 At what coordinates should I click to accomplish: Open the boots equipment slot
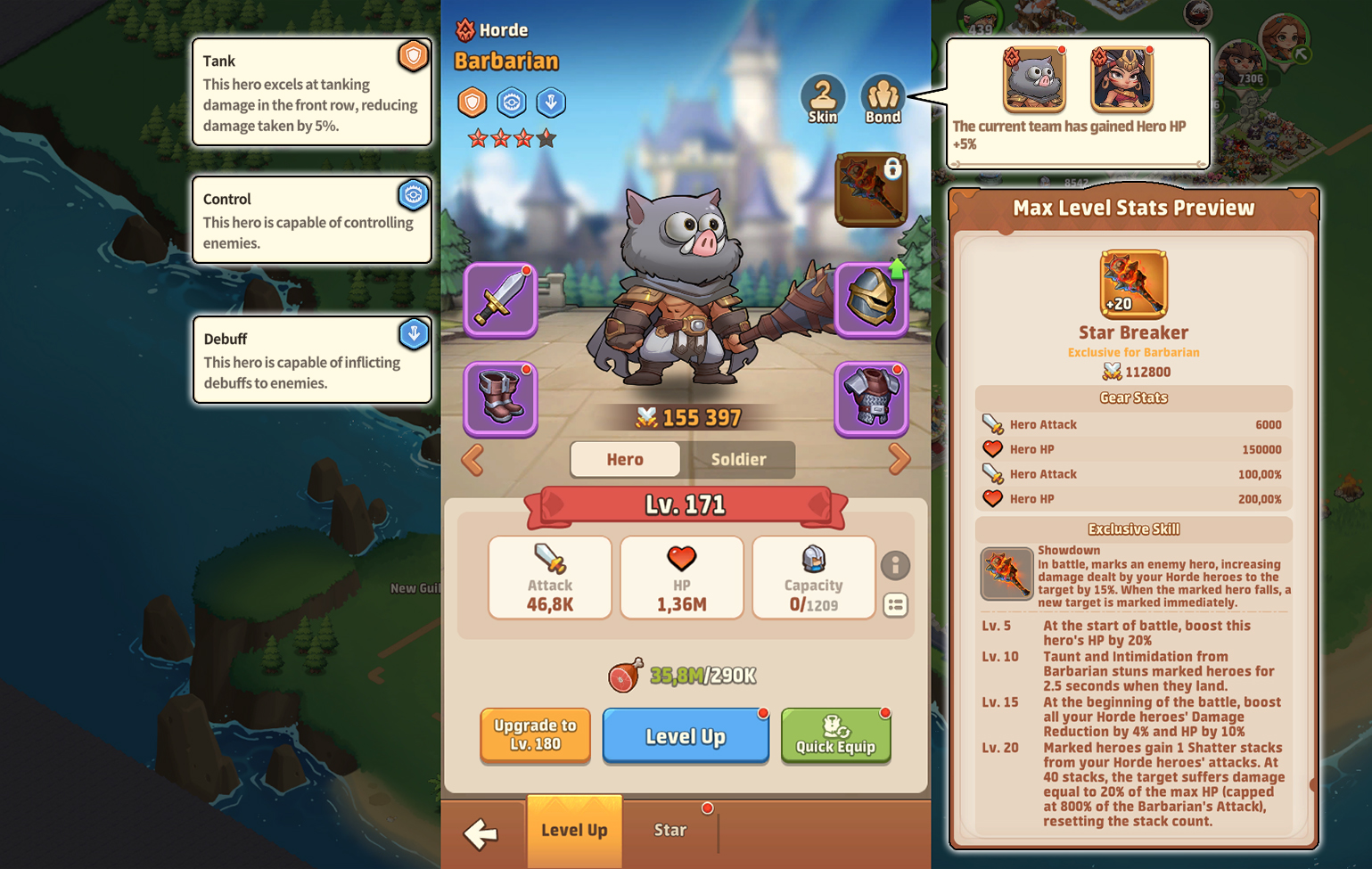coord(500,399)
